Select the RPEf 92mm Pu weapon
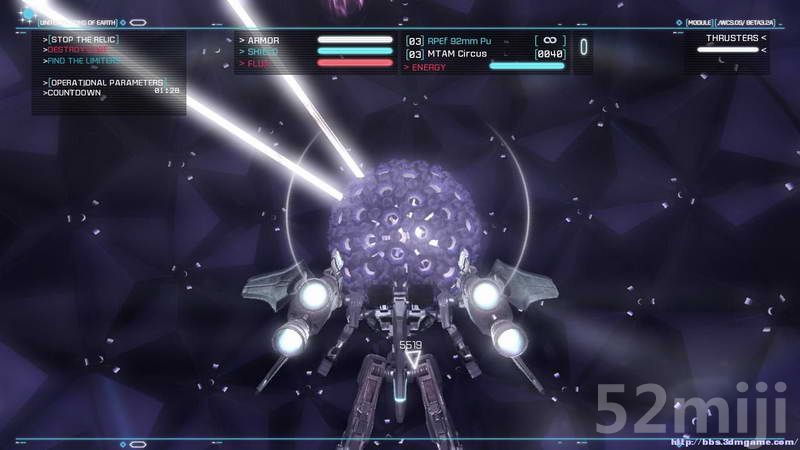 pos(461,41)
